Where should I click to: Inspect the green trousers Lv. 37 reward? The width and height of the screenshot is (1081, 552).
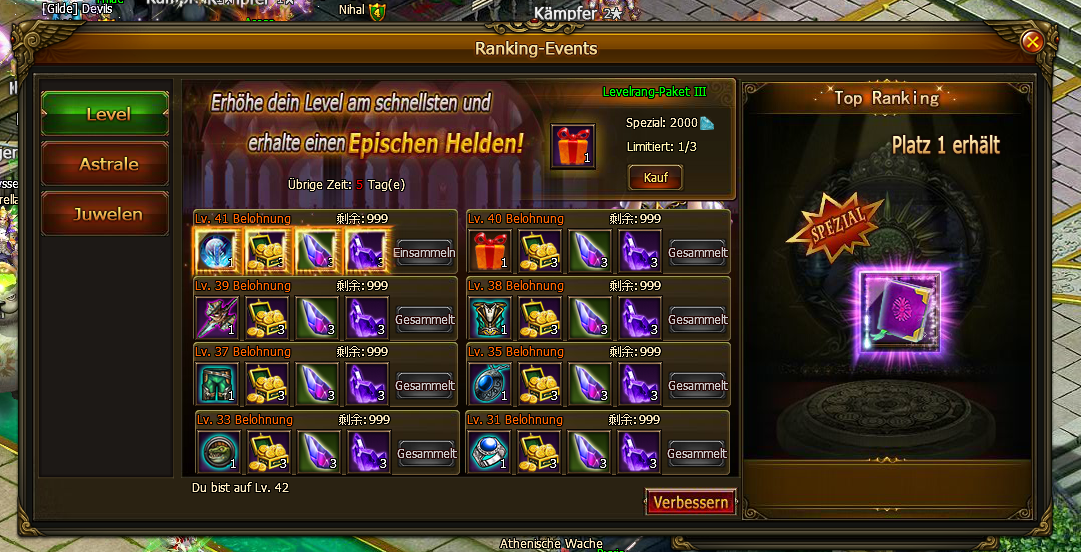pos(216,384)
